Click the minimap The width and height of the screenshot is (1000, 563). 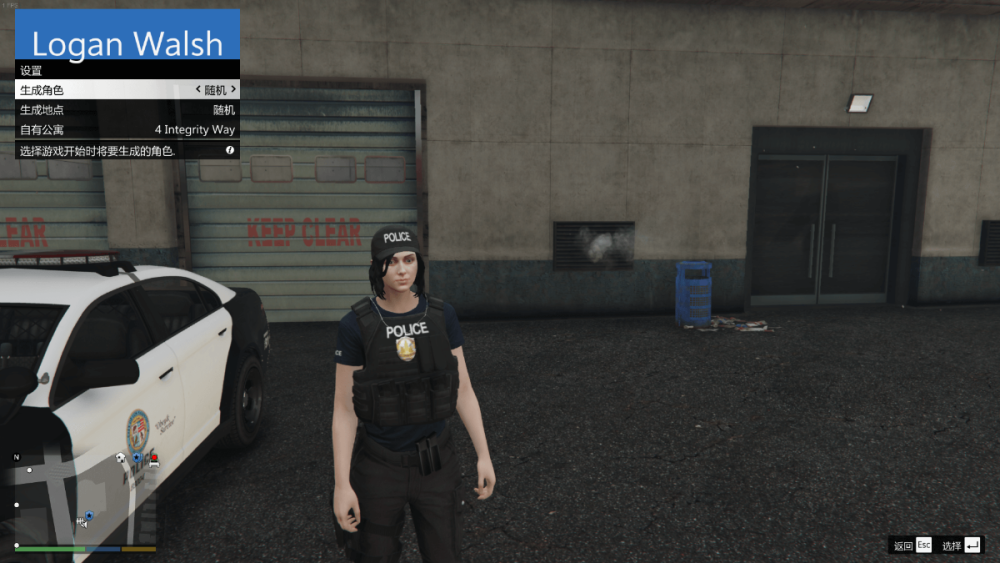pos(85,498)
